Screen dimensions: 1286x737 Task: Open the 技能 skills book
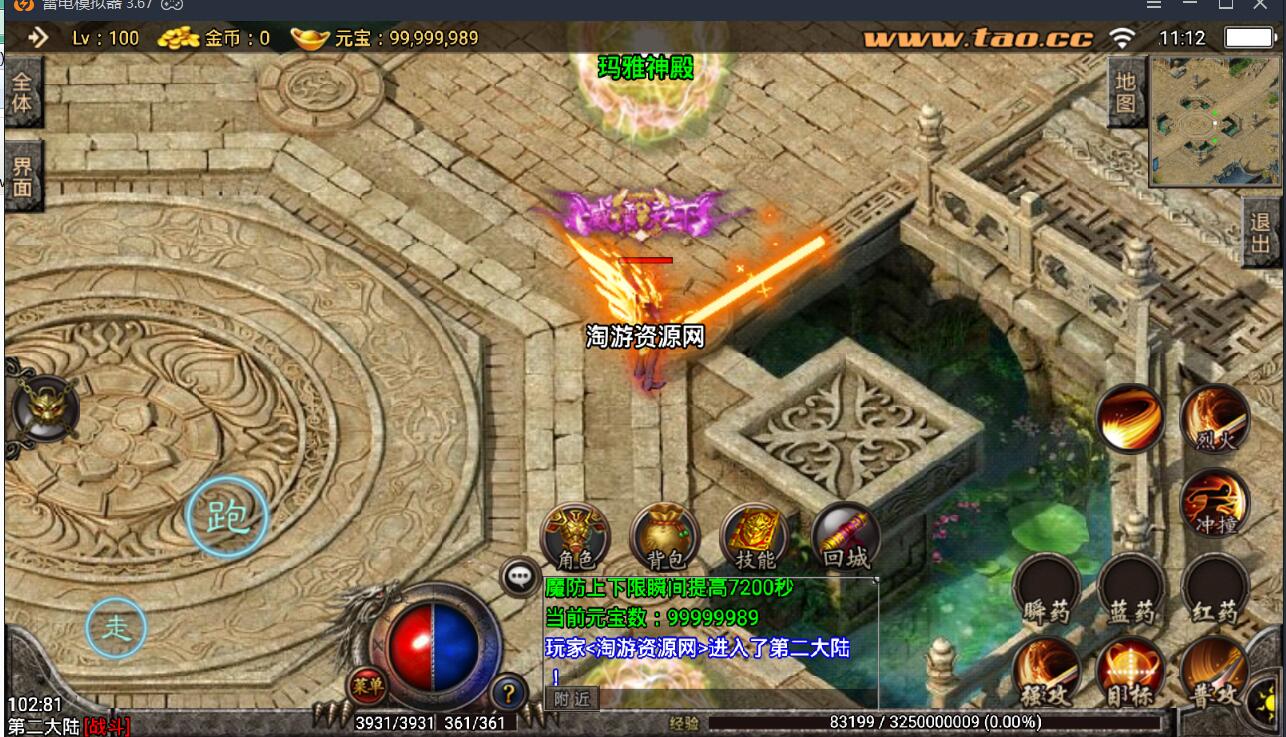coord(755,538)
